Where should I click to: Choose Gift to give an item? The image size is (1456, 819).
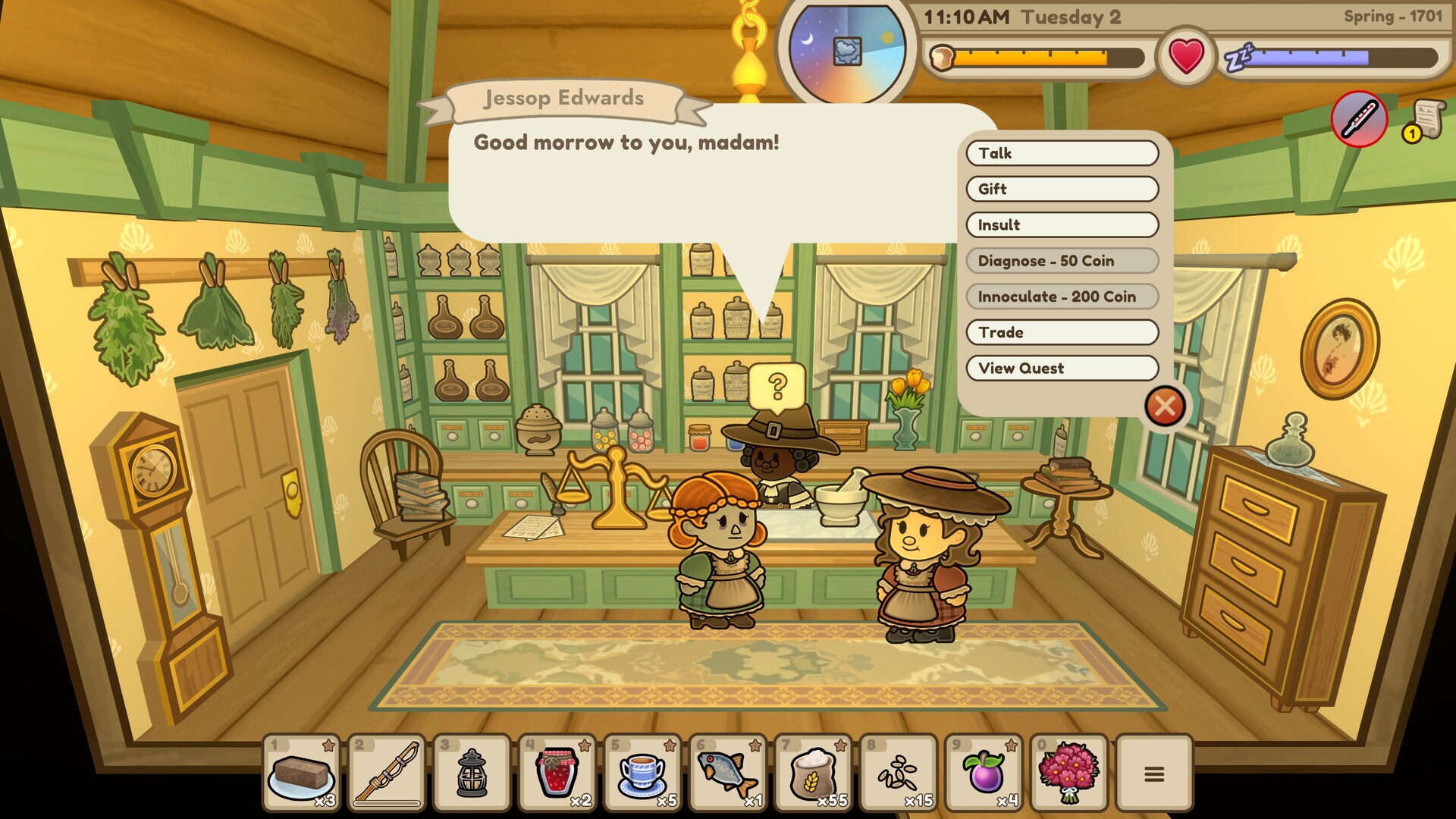(1062, 189)
